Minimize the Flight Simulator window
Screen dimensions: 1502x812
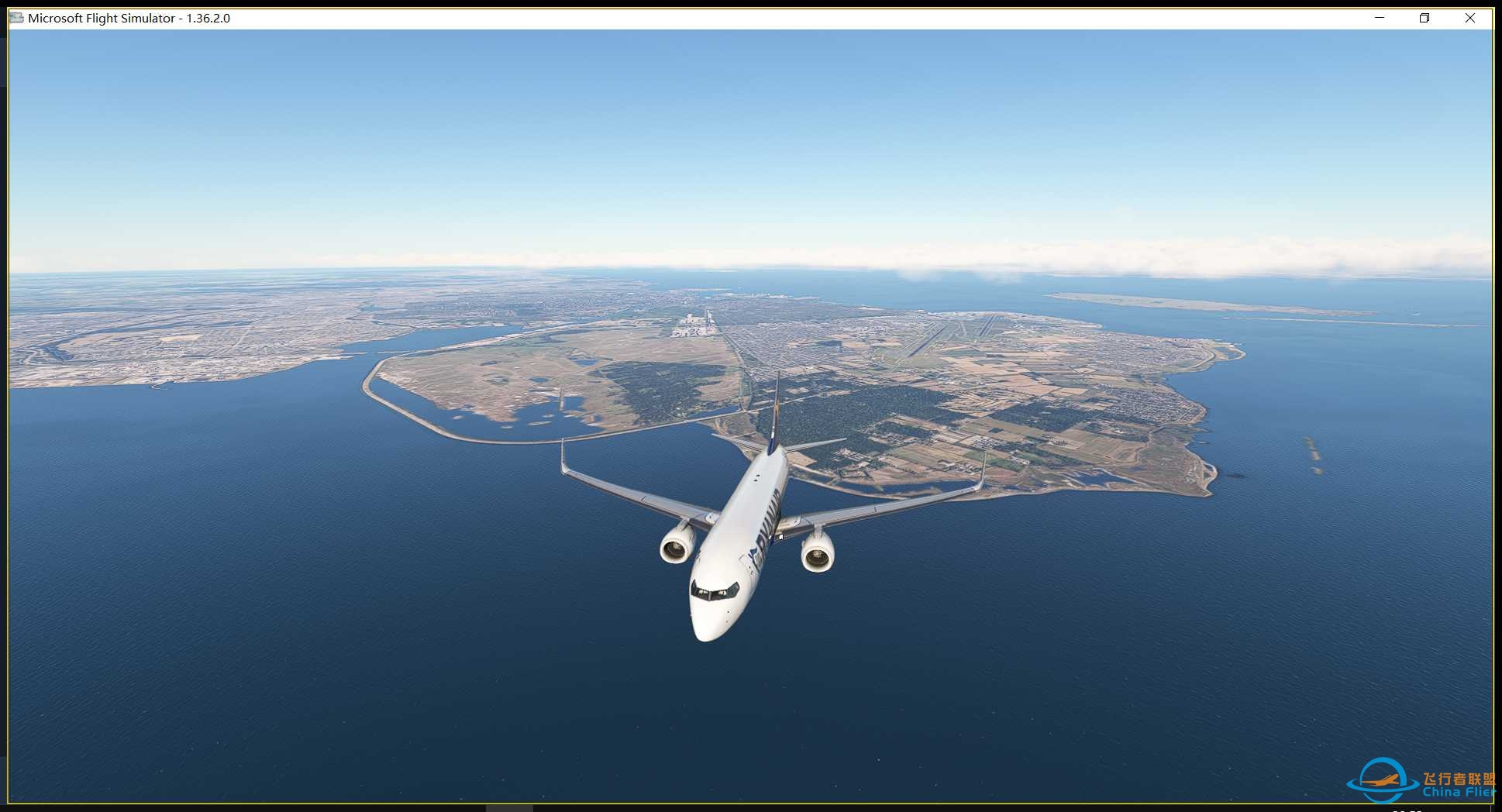click(x=1380, y=18)
